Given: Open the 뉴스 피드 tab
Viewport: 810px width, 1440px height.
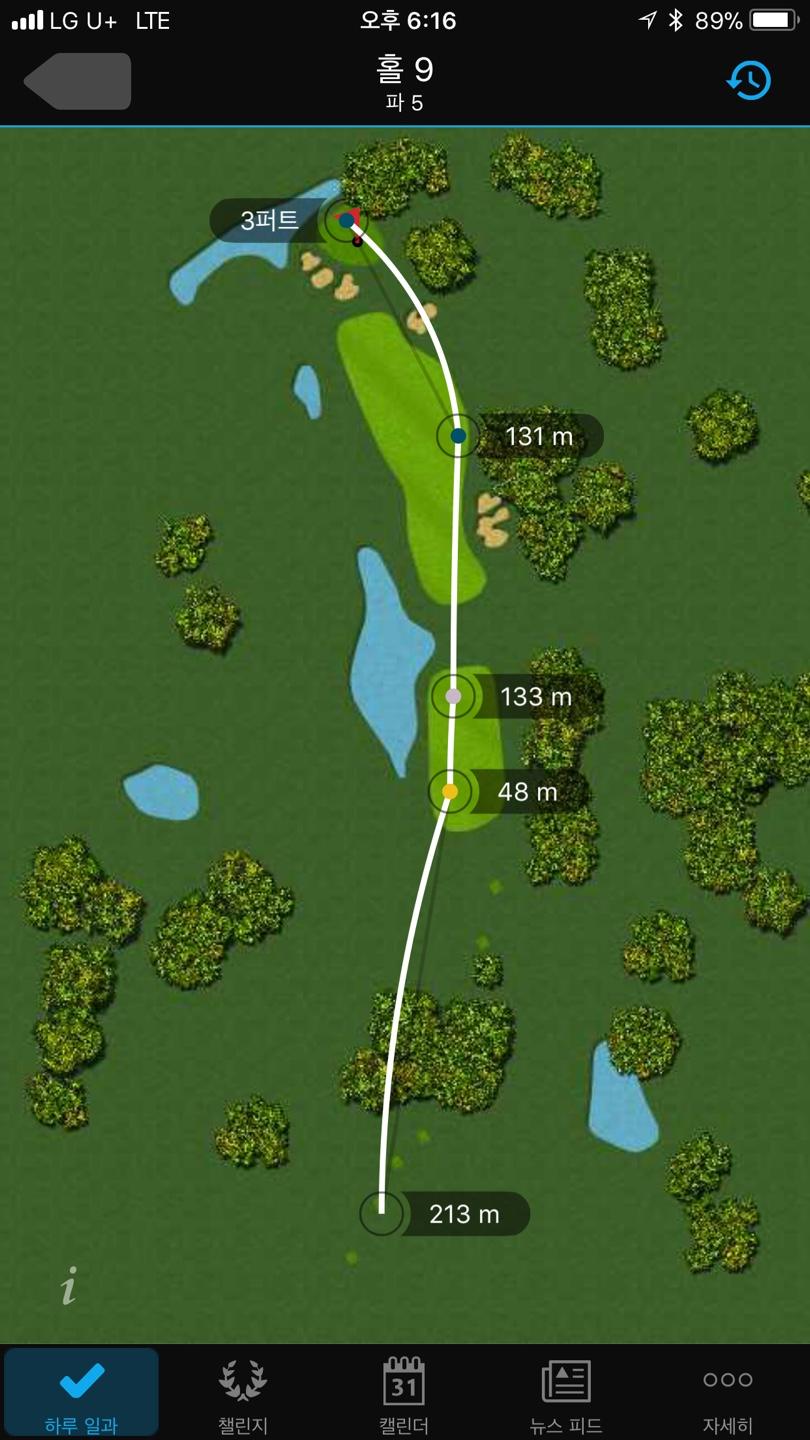Looking at the screenshot, I should tap(566, 1393).
